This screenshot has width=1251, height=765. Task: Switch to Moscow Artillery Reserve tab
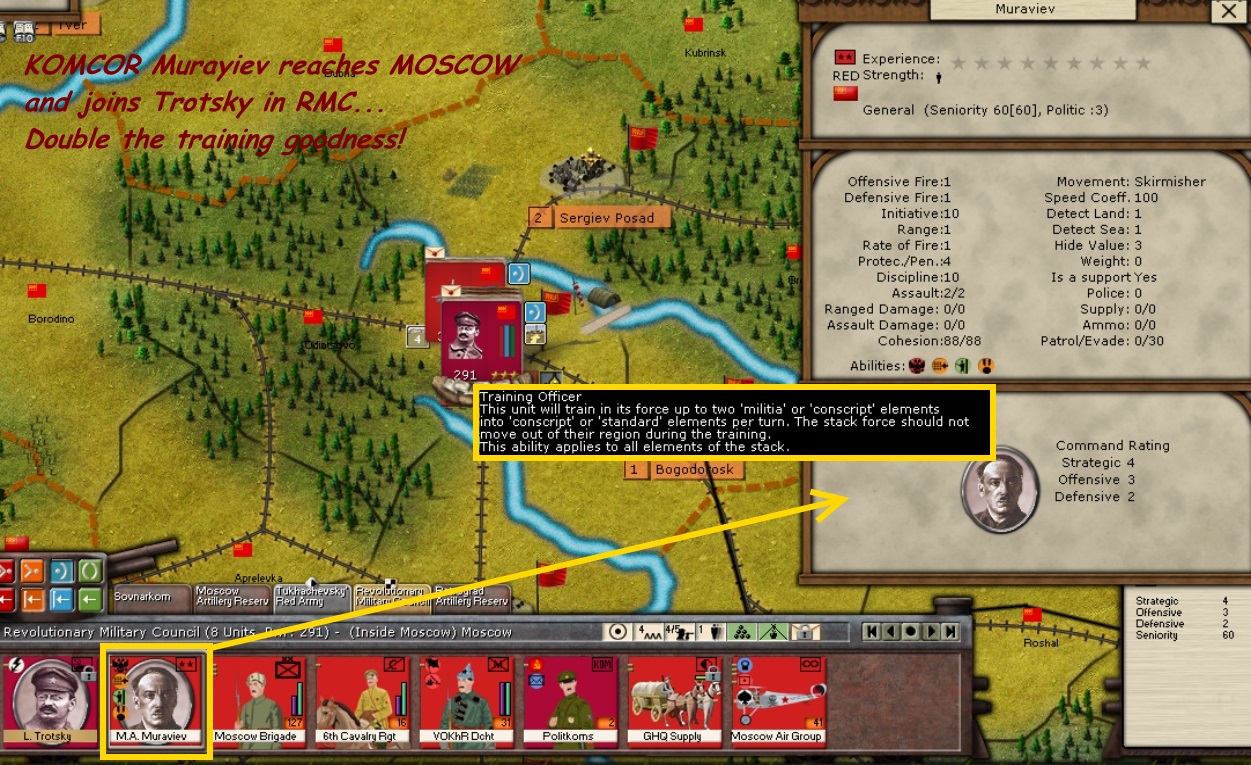(x=230, y=597)
